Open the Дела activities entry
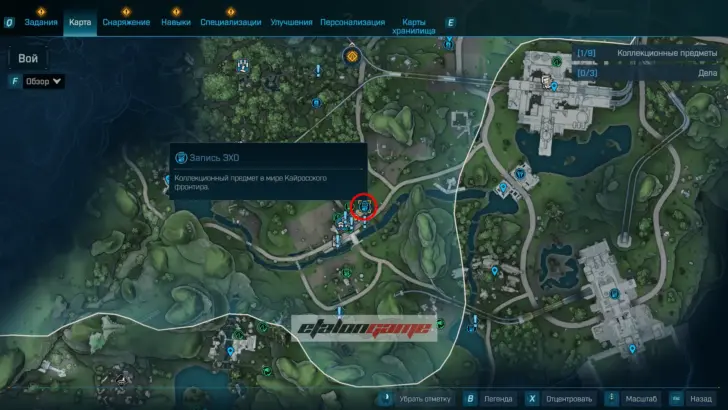This screenshot has width=728, height=410. click(651, 72)
